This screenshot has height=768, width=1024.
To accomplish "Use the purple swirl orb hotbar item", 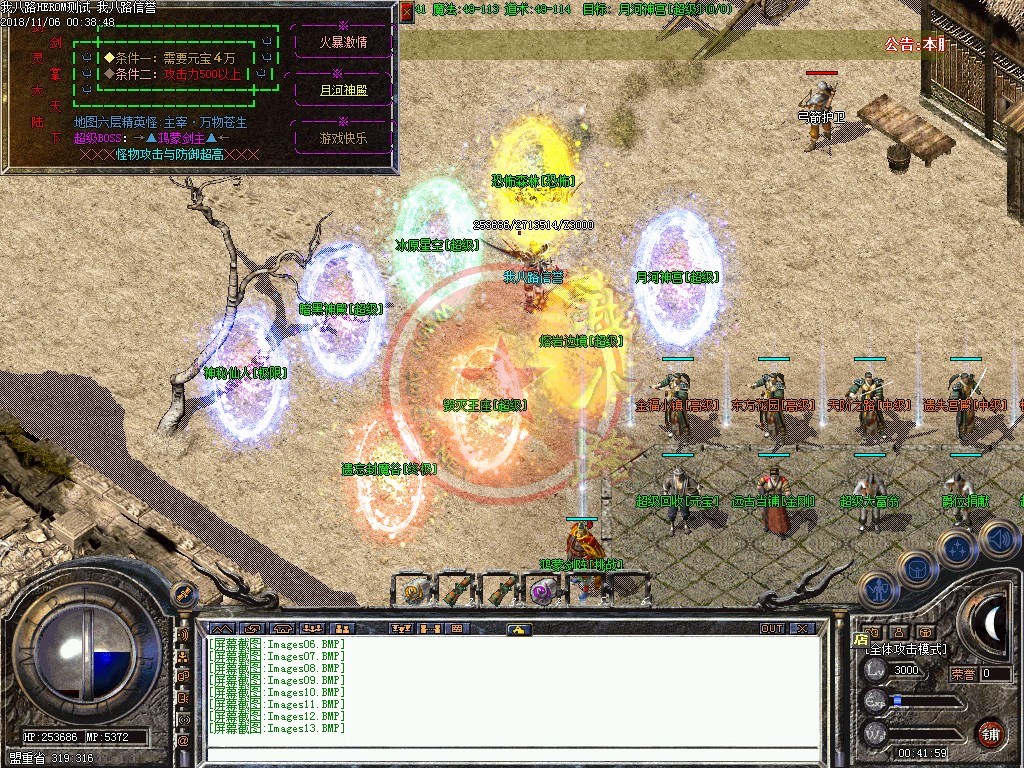I will pyautogui.click(x=543, y=592).
